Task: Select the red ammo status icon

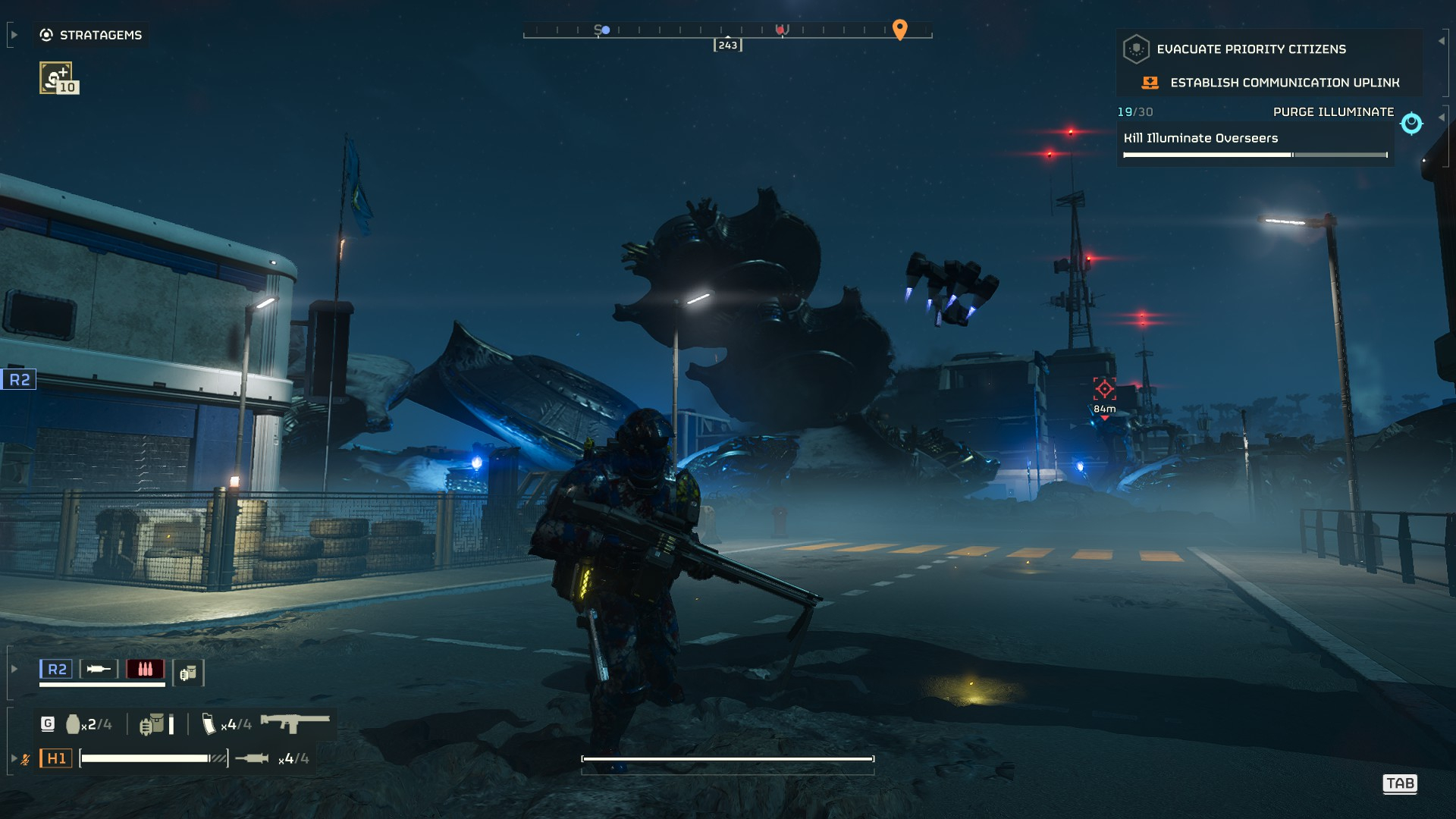Action: click(145, 669)
